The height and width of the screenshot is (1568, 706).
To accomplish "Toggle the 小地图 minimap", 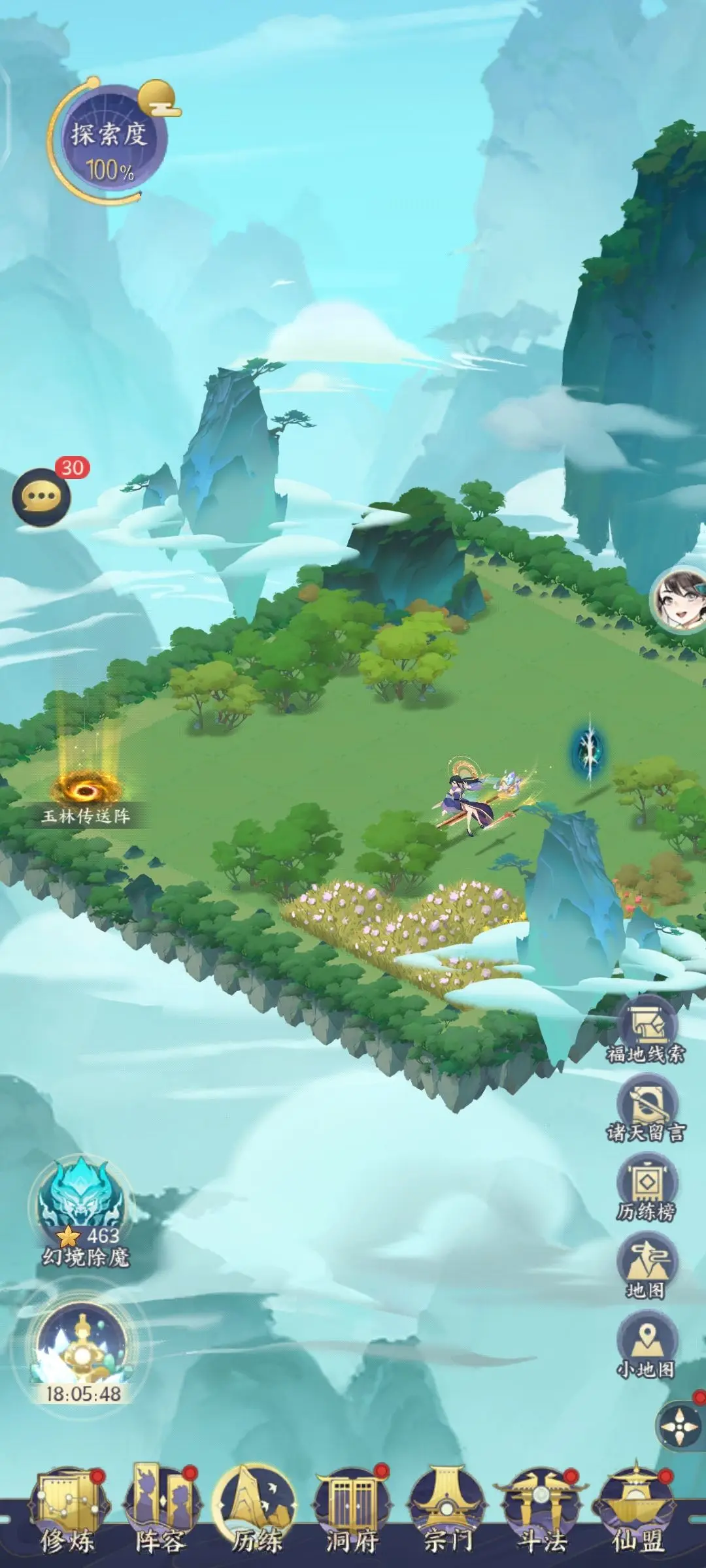I will [647, 1344].
